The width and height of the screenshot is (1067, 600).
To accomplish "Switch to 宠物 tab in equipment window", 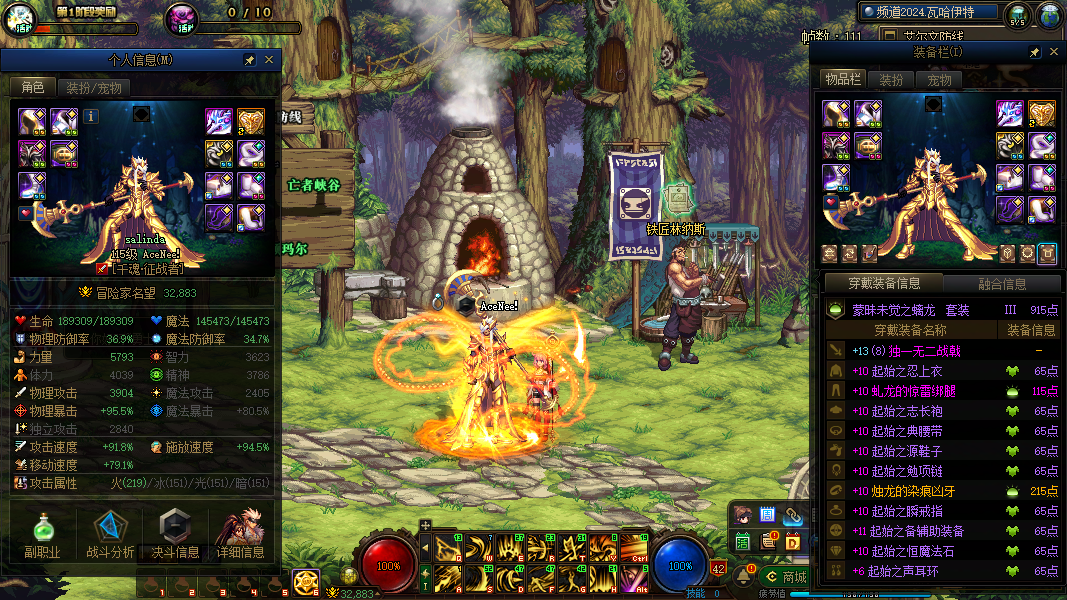I will [939, 80].
